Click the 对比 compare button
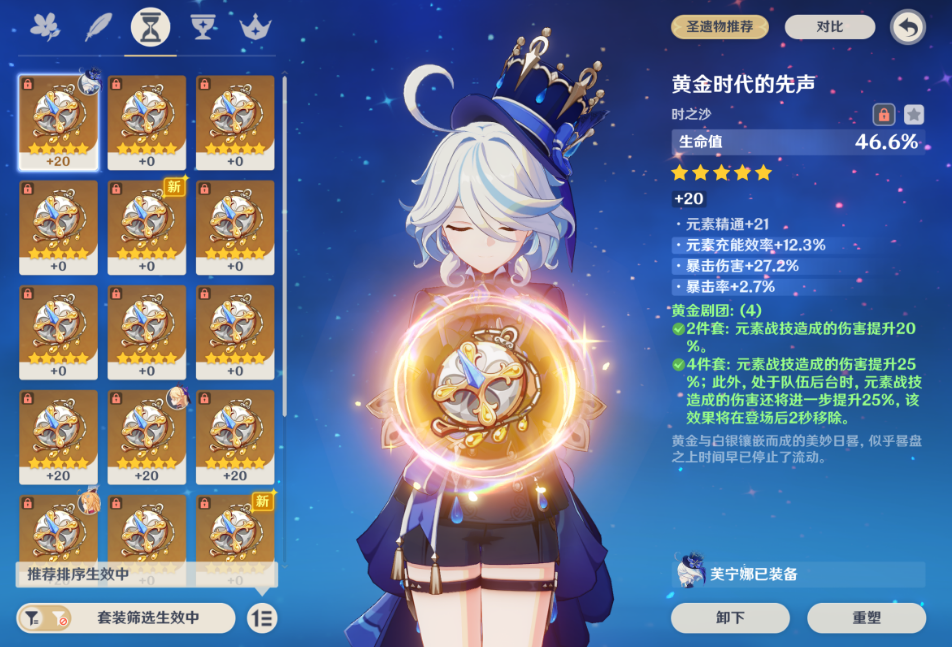952x647 pixels. tap(829, 27)
